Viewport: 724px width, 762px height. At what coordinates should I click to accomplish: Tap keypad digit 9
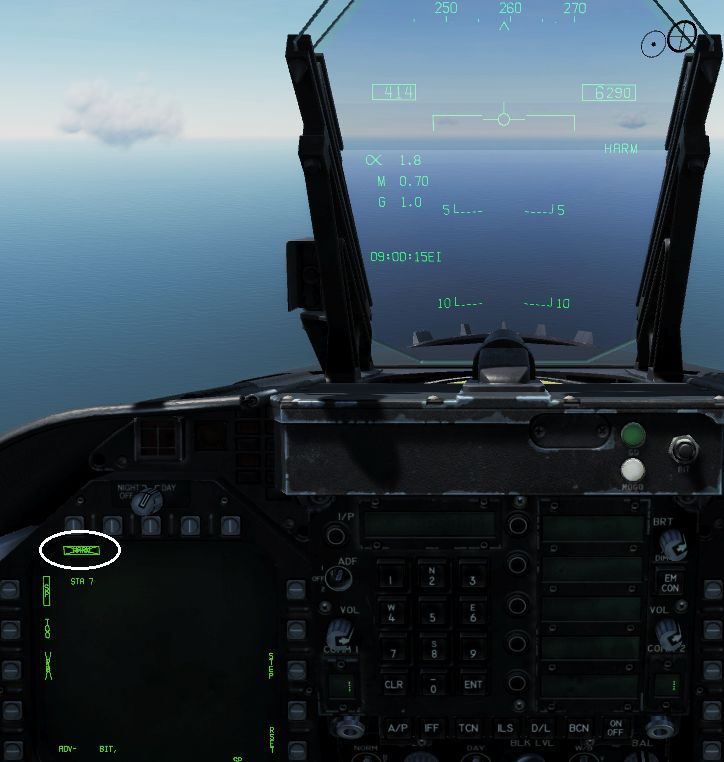coord(472,651)
